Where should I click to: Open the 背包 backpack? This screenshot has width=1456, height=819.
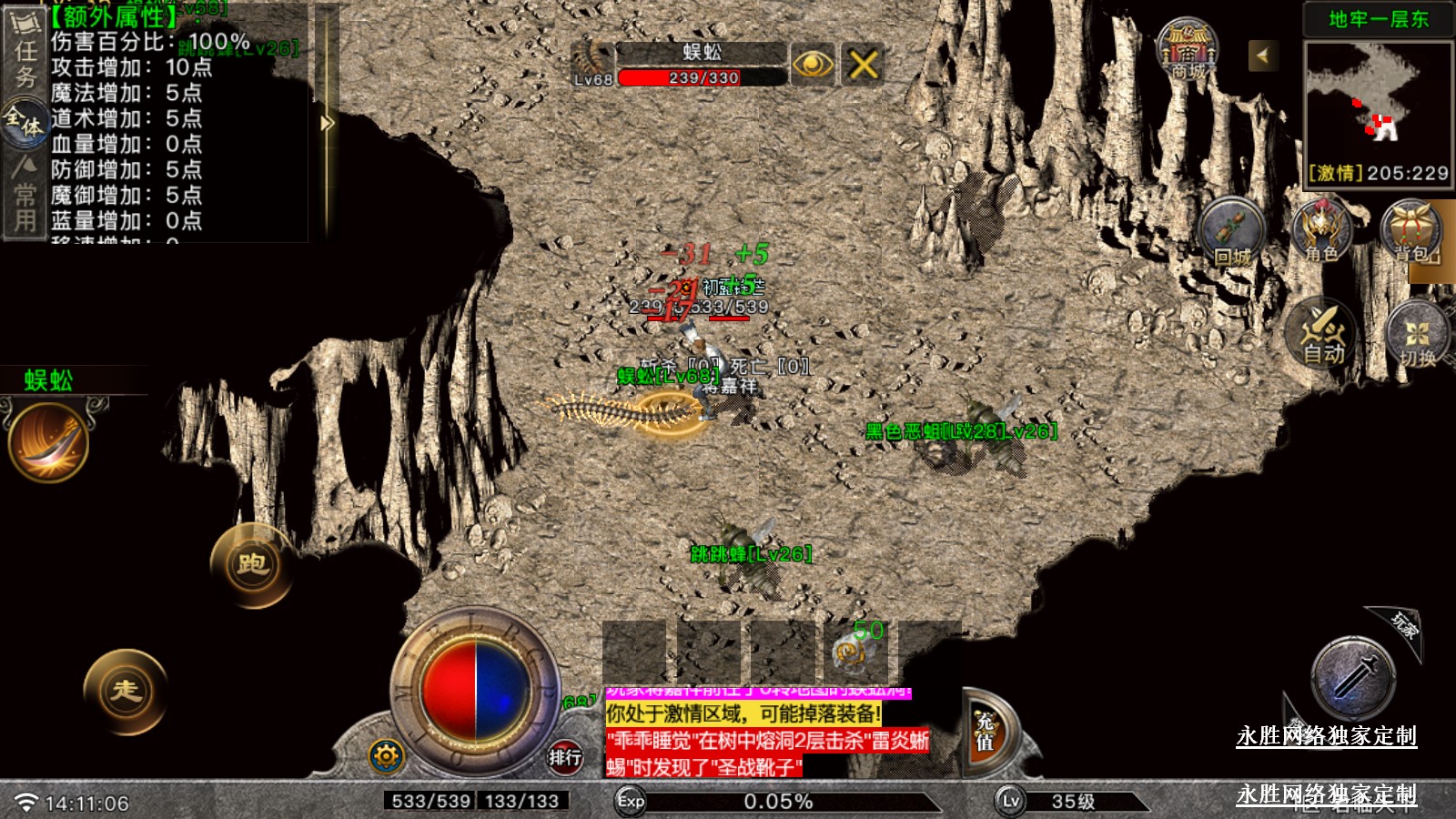(1412, 231)
